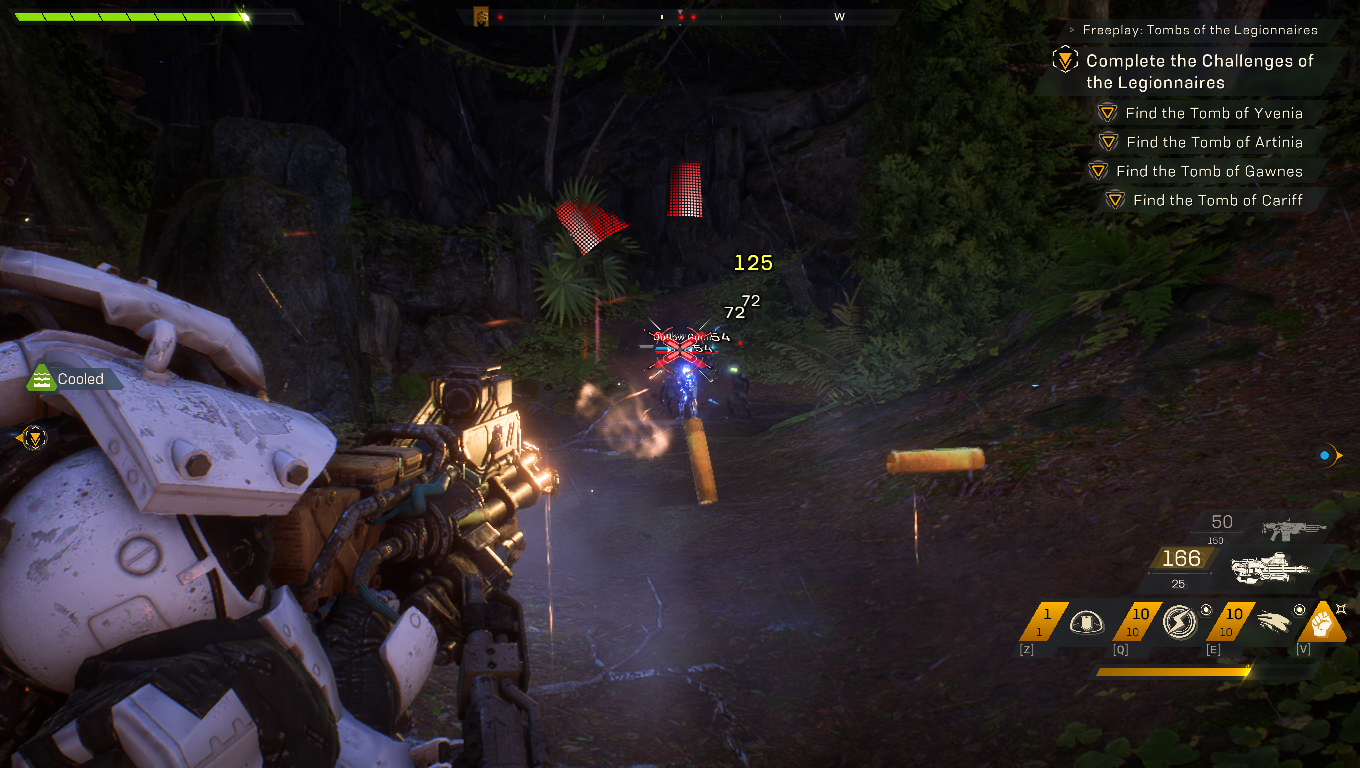Select the Complete the Challenges of the Legionnaires objective

tap(1199, 72)
